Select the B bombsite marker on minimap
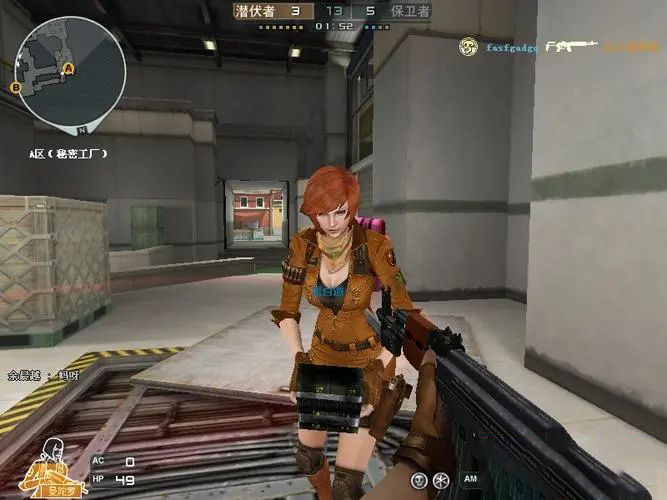Screen dimensions: 667x500 (16, 88)
